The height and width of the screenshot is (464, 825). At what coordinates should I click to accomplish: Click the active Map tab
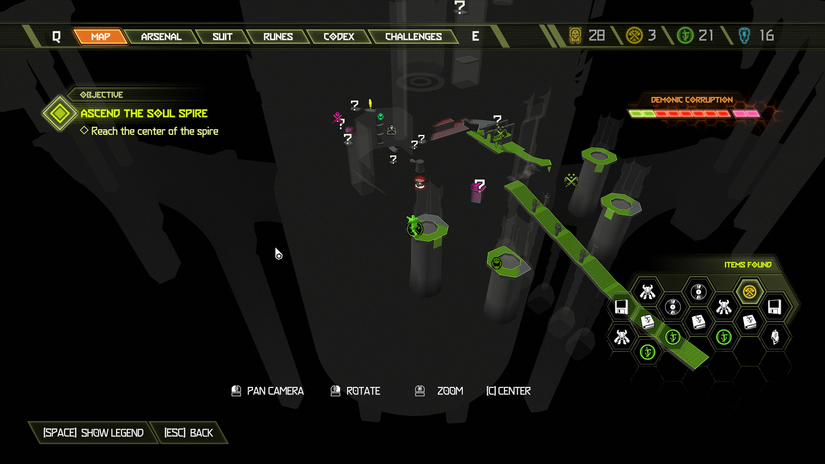tap(100, 37)
